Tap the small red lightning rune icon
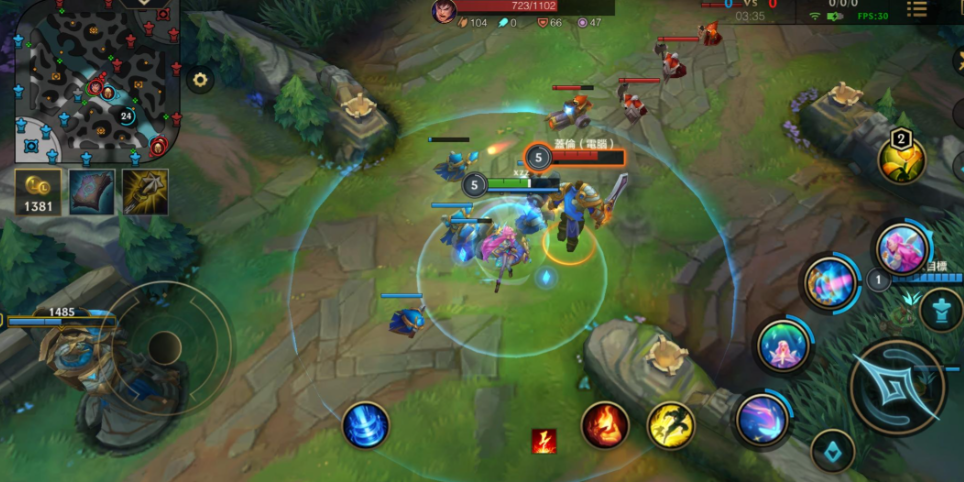 pos(544,441)
